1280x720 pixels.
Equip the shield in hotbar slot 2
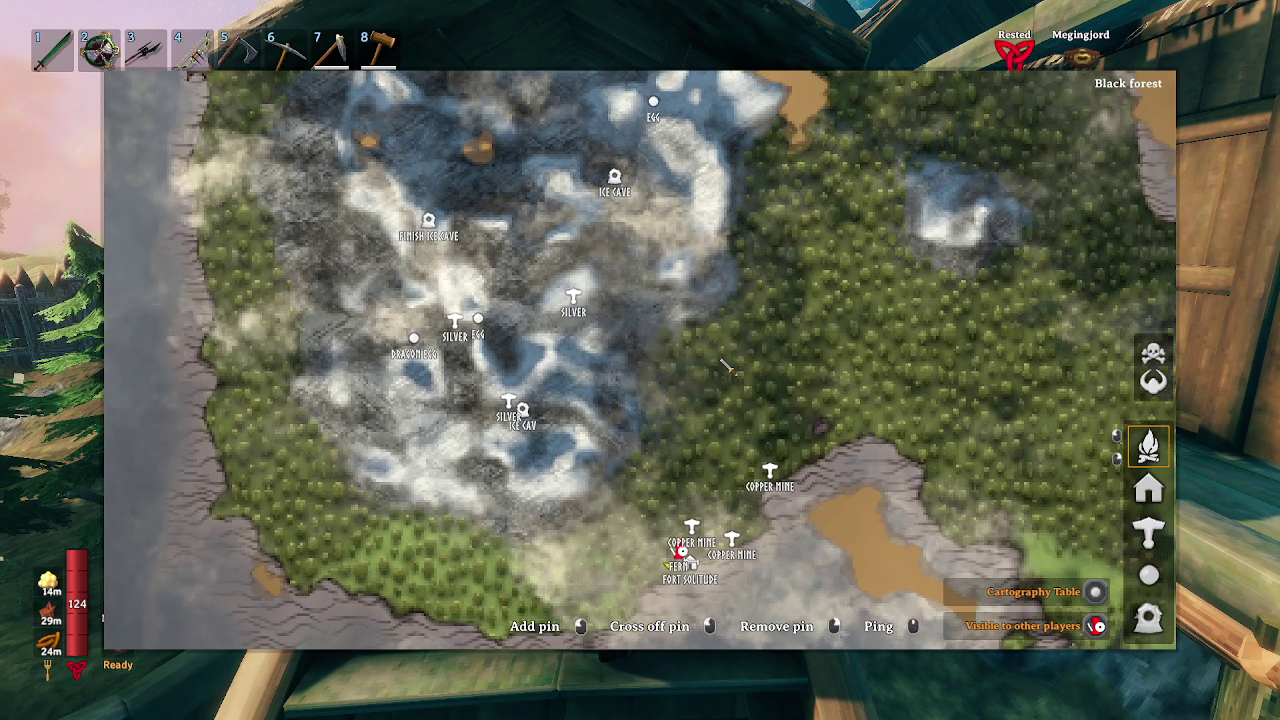point(98,50)
